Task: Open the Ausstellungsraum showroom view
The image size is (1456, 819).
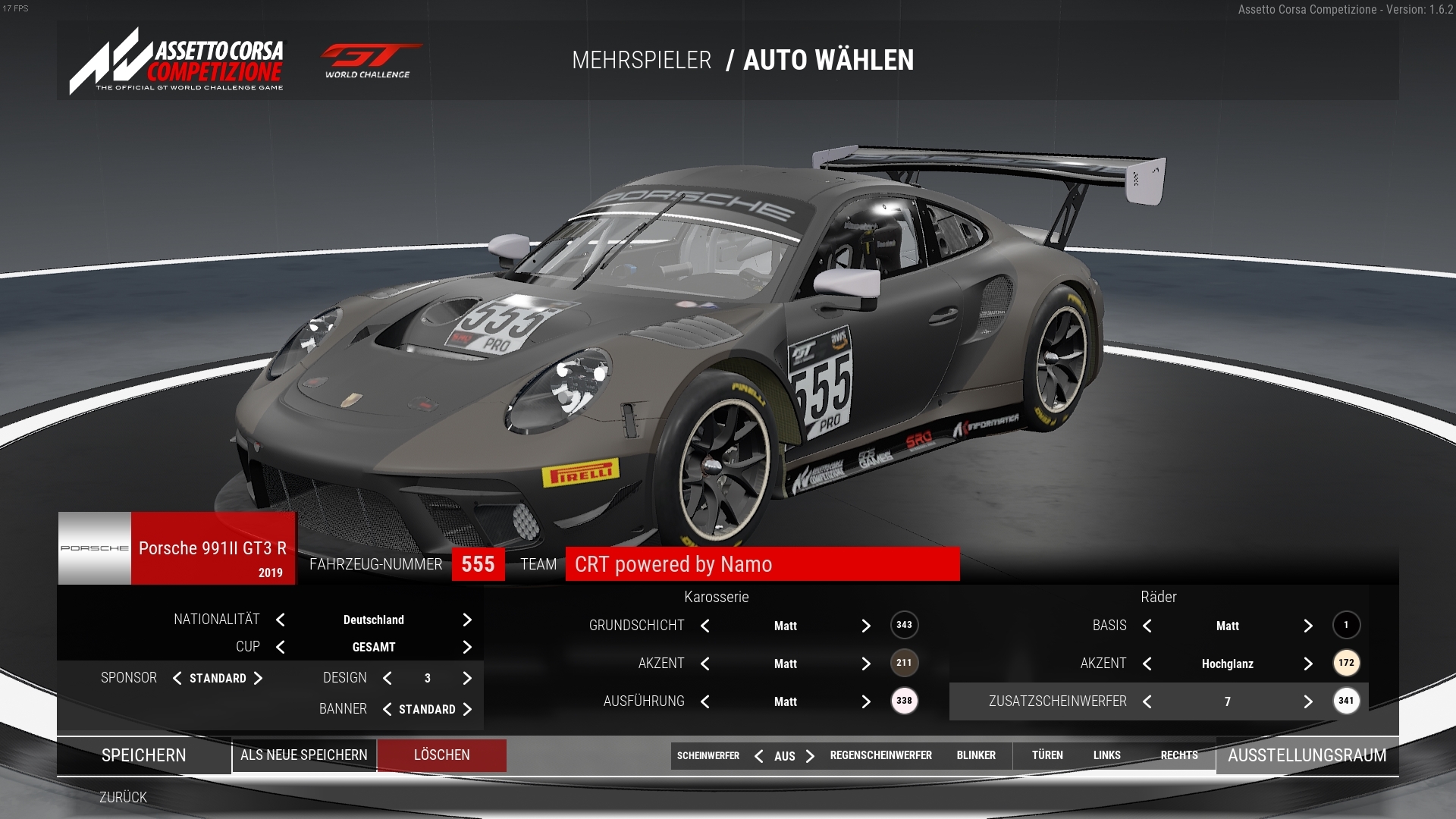Action: pyautogui.click(x=1307, y=755)
